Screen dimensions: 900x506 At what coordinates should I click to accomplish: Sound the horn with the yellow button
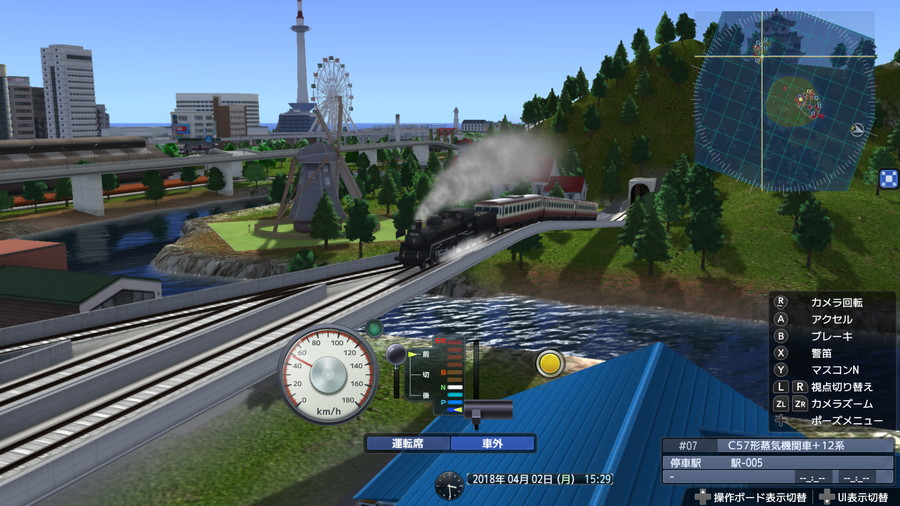pos(550,362)
